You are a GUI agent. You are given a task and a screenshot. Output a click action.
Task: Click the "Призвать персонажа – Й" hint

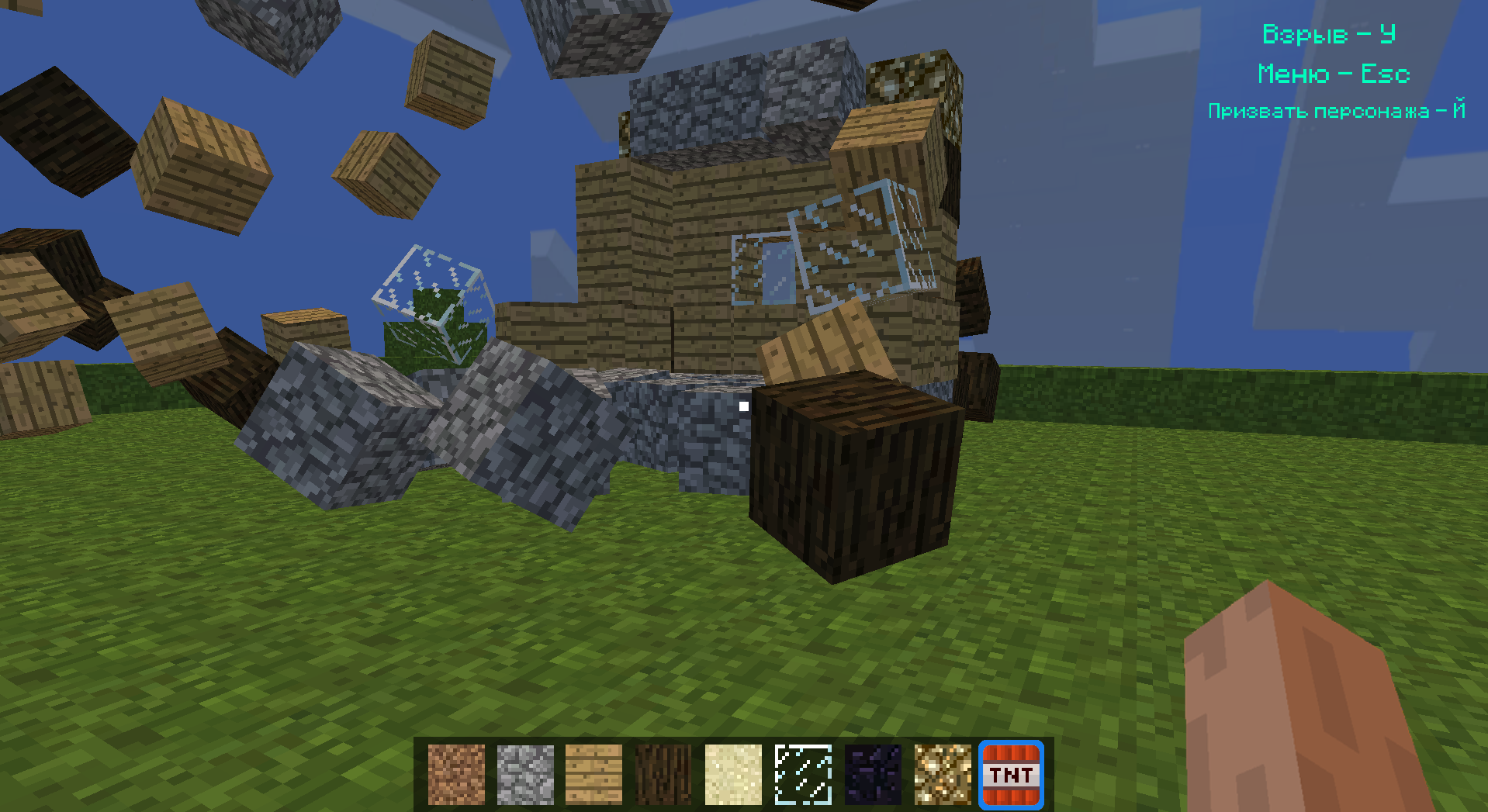coord(1336,112)
